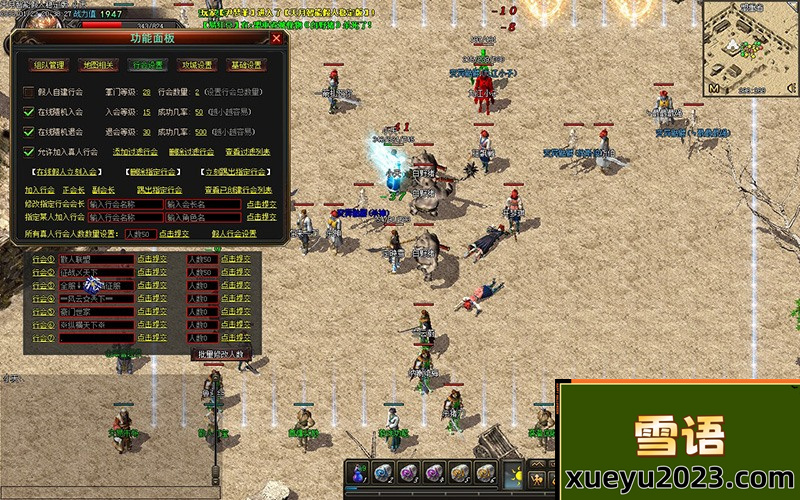
Task: Focus the 输入会长名 input field
Action: tap(203, 204)
